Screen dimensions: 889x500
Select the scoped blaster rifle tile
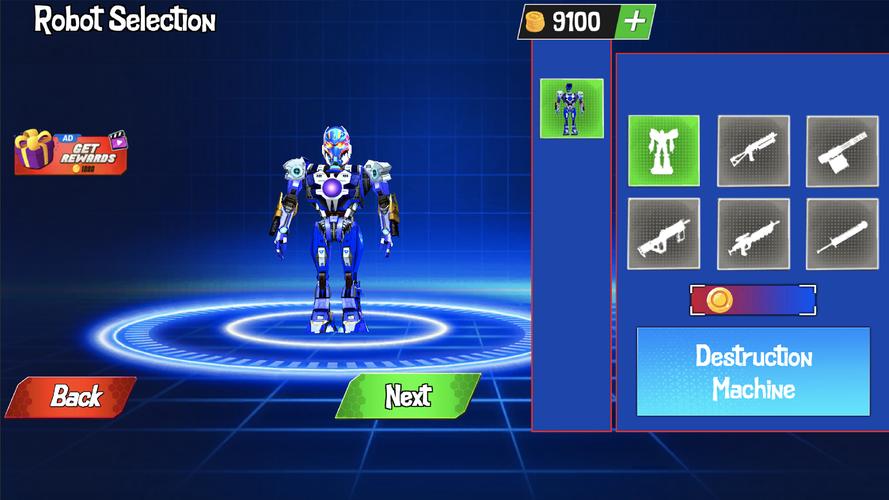coord(753,234)
